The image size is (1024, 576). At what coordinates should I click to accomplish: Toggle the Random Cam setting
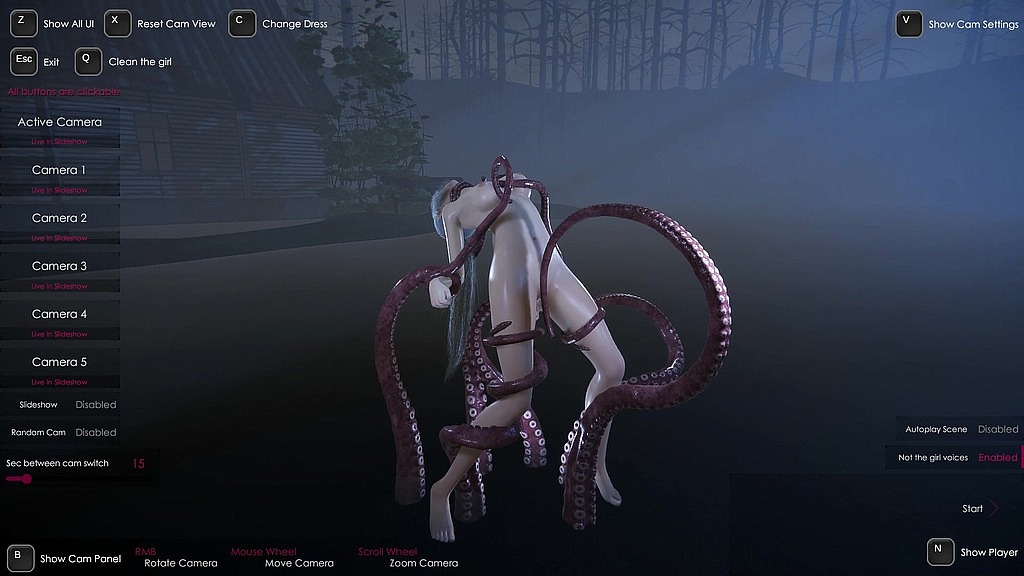click(x=96, y=433)
